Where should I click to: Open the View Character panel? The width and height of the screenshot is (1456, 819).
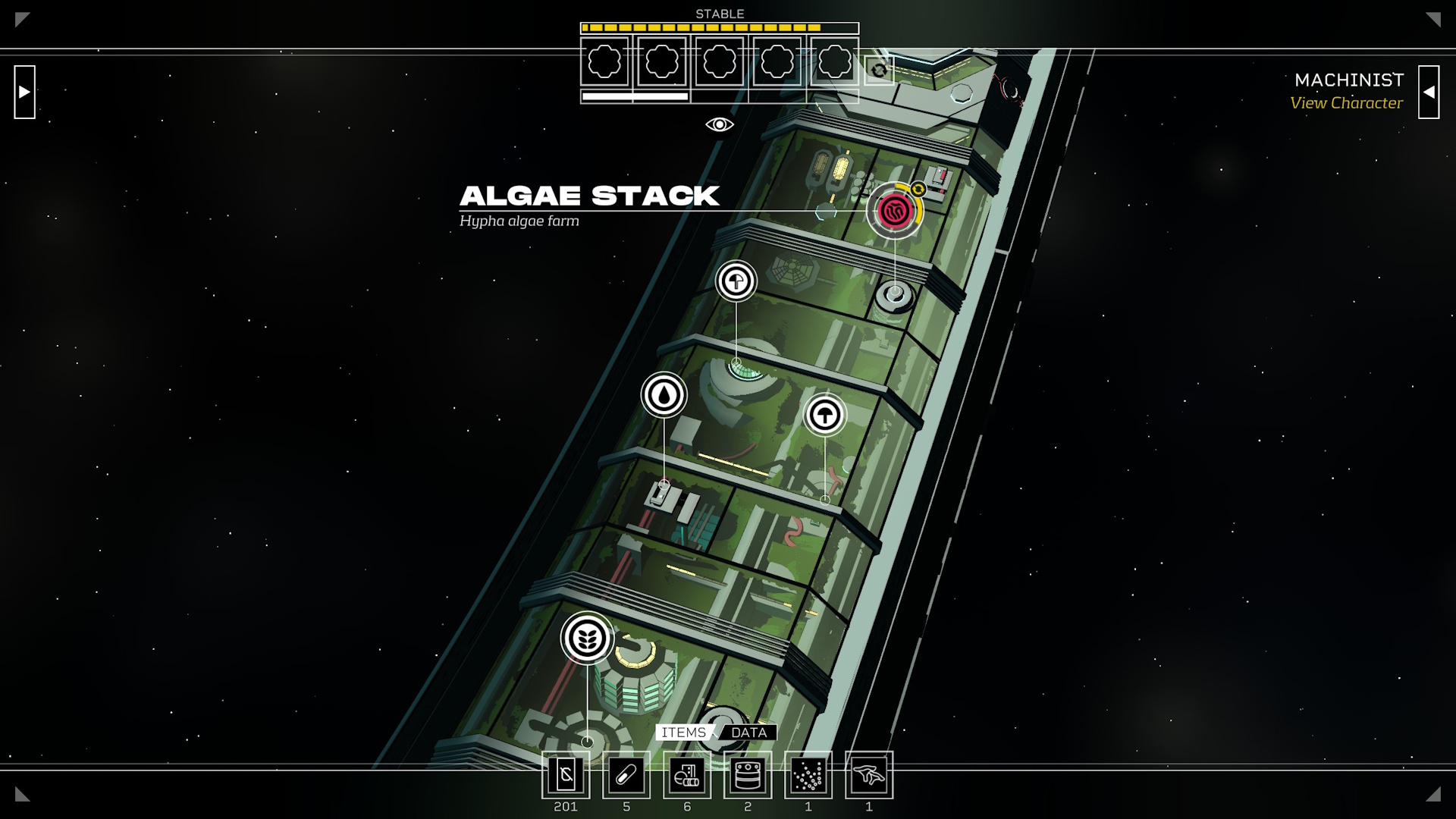pyautogui.click(x=1346, y=103)
